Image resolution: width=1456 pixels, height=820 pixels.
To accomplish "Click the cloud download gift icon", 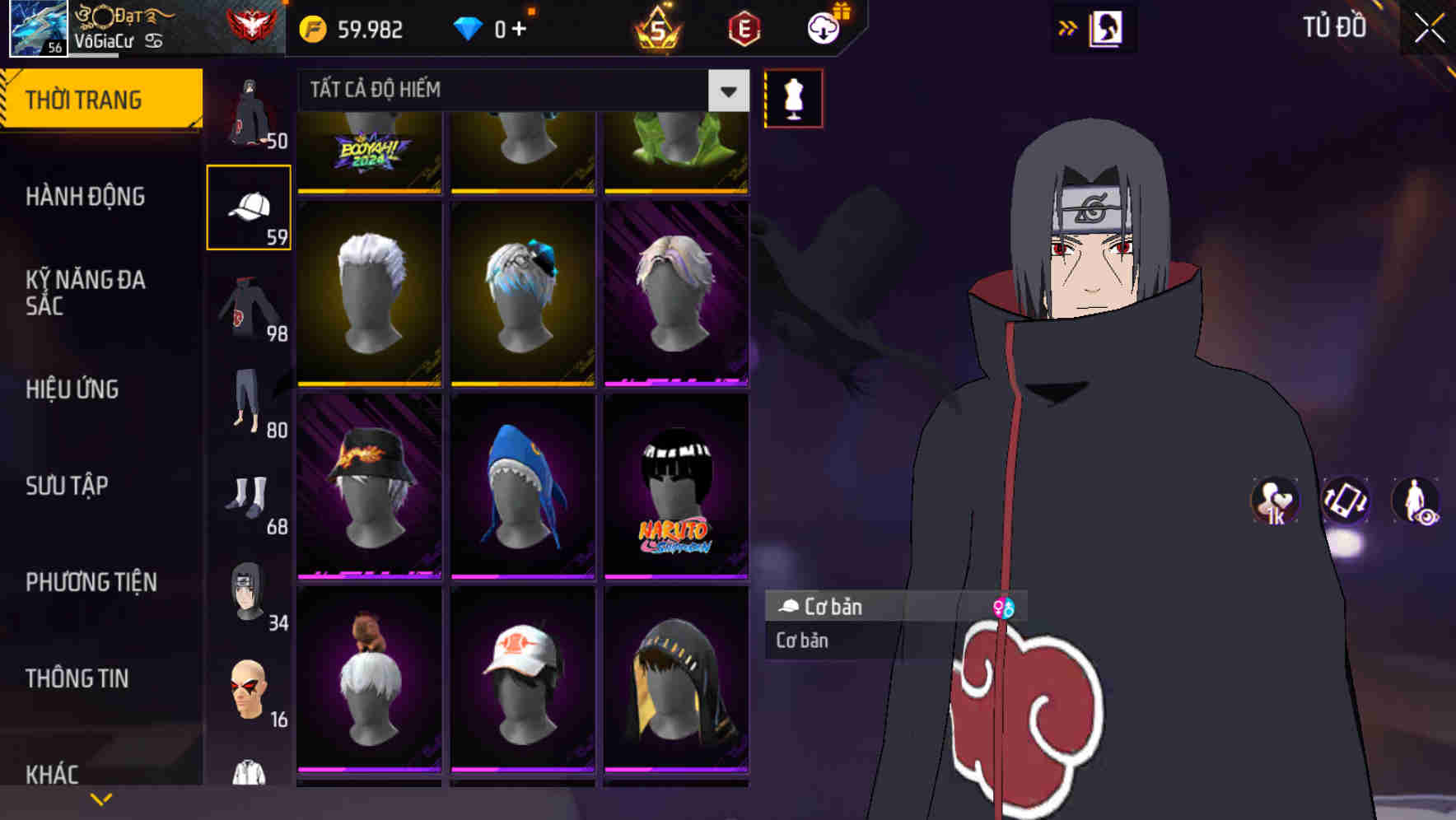I will click(x=822, y=27).
